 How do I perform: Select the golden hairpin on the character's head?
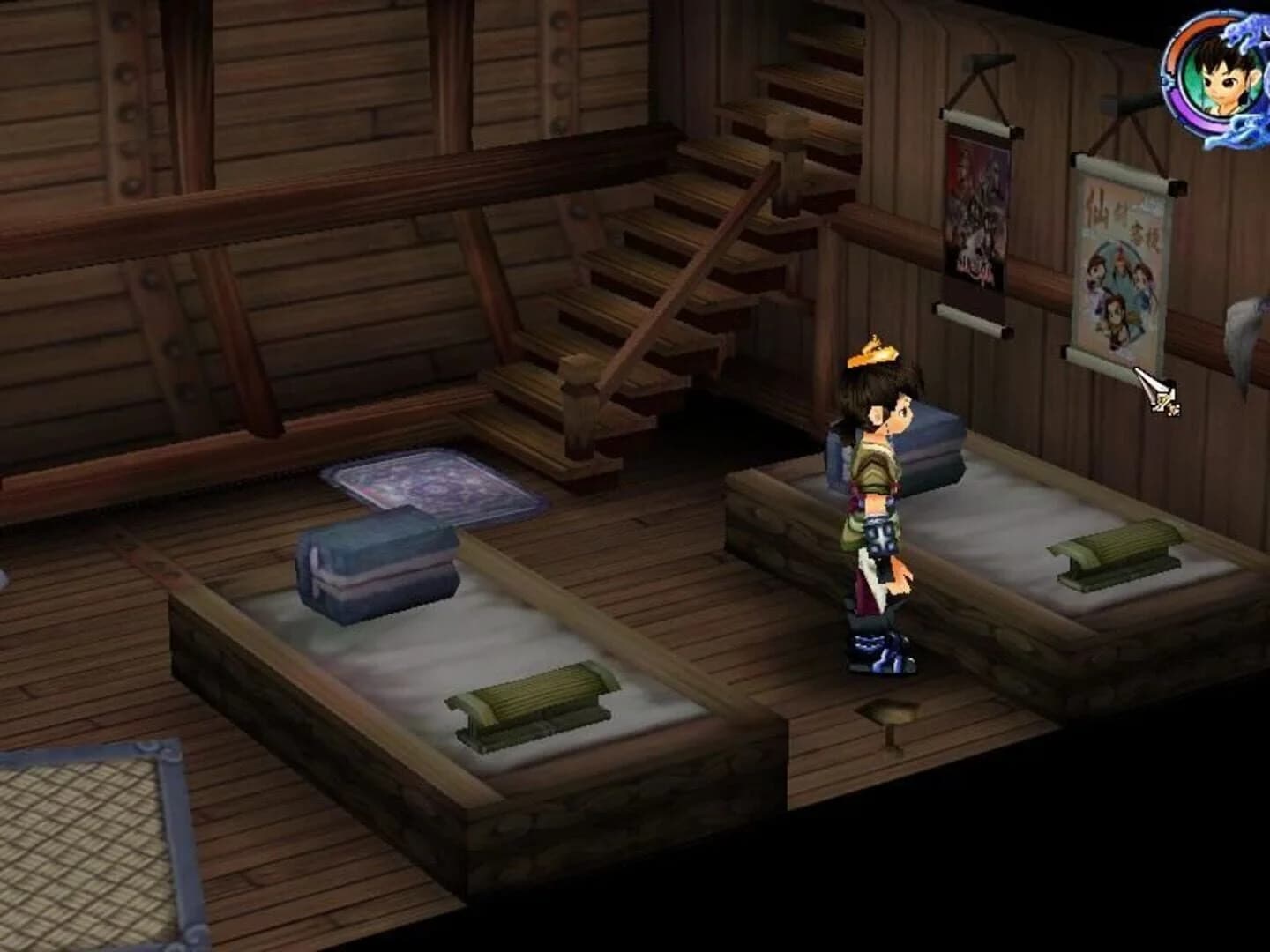875,348
